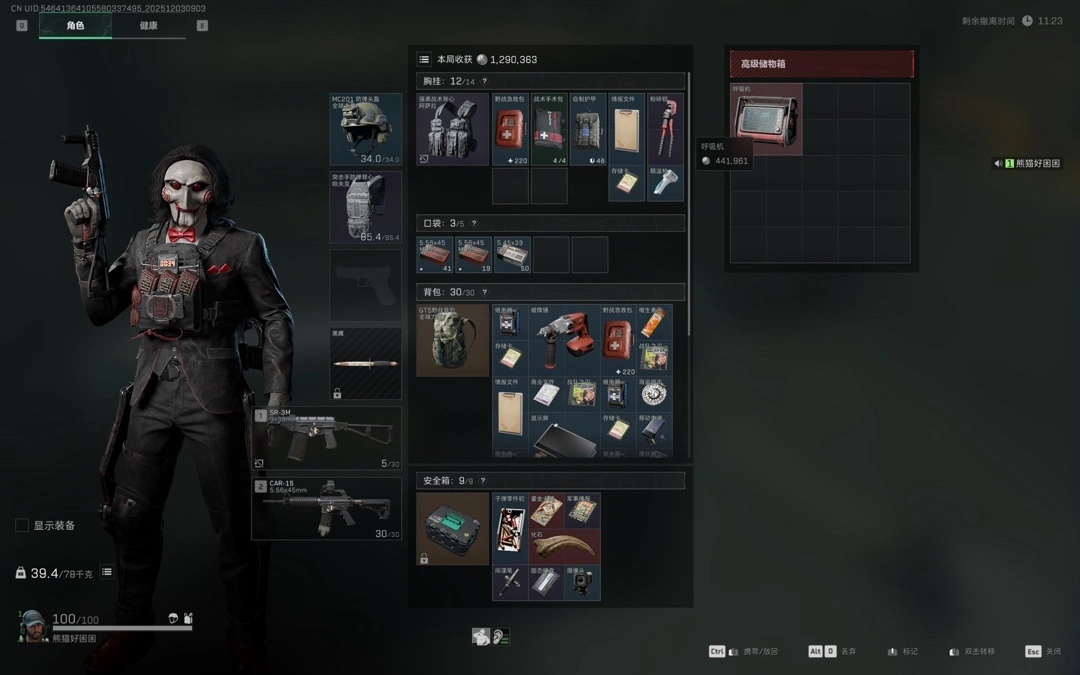Toggle the 显示装备 checkbox
The width and height of the screenshot is (1080, 675).
coord(22,525)
